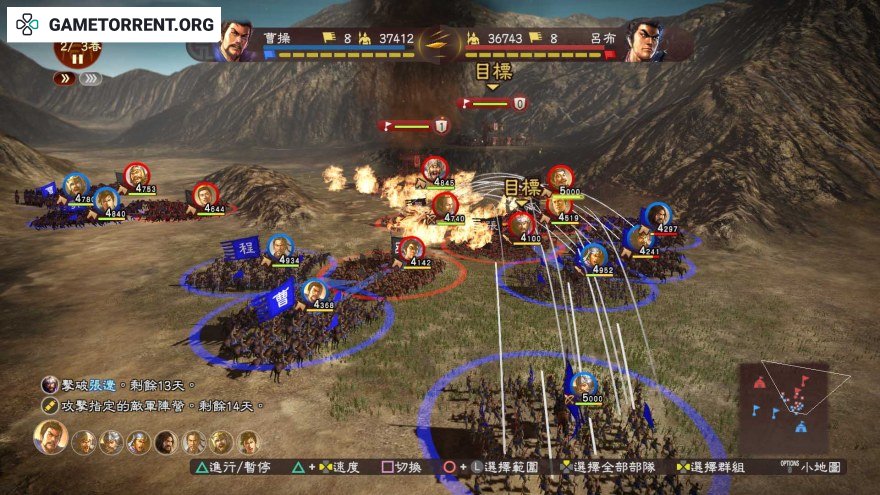880x495 pixels.
Task: Select the large first officer portrait in roster
Action: pos(51,437)
